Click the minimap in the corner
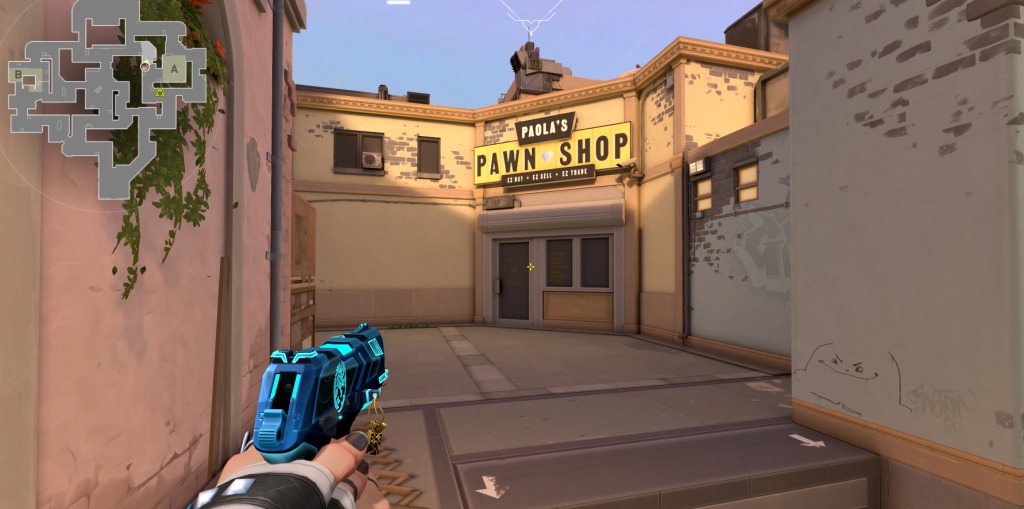Viewport: 1024px width, 509px height. click(107, 95)
